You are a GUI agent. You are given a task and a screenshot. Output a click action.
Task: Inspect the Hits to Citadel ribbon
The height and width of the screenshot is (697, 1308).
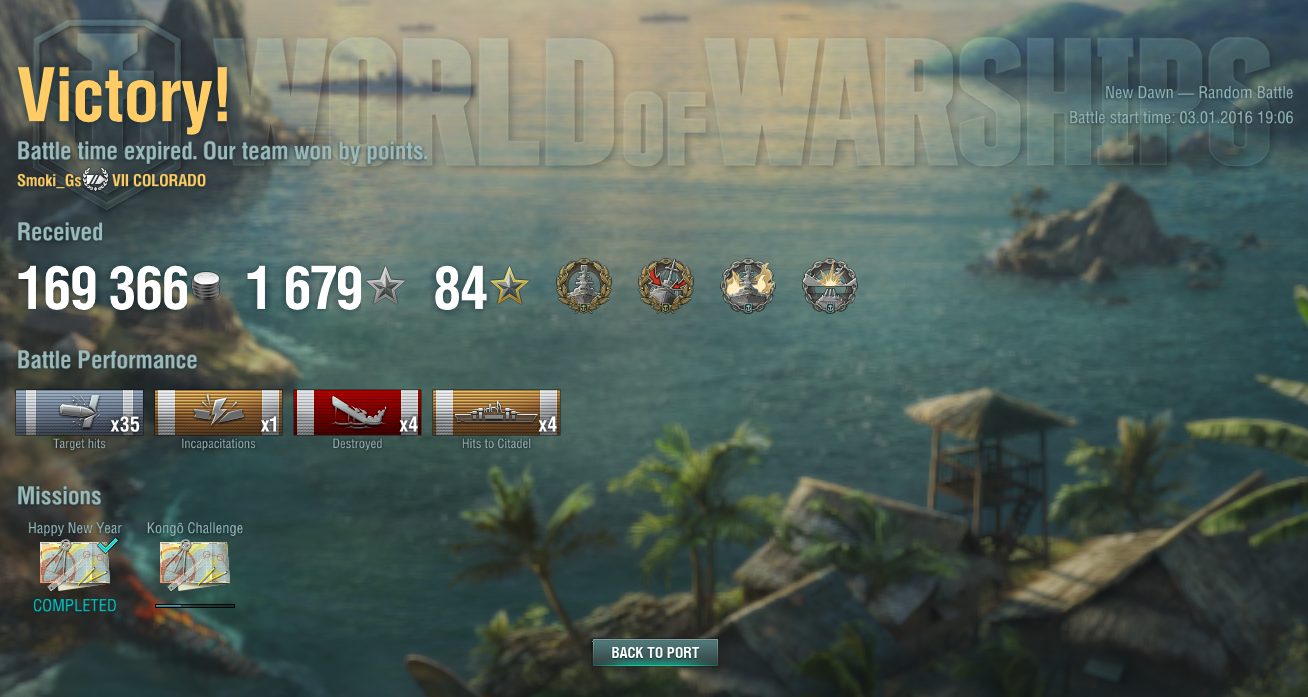tap(496, 412)
